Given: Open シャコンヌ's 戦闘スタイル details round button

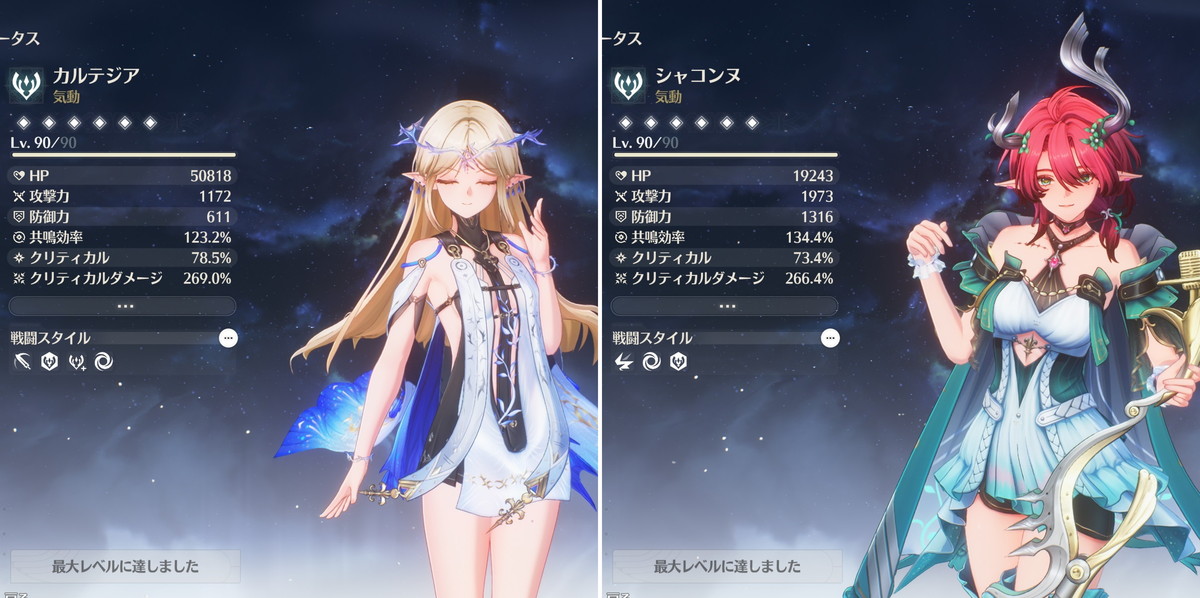Looking at the screenshot, I should (830, 338).
